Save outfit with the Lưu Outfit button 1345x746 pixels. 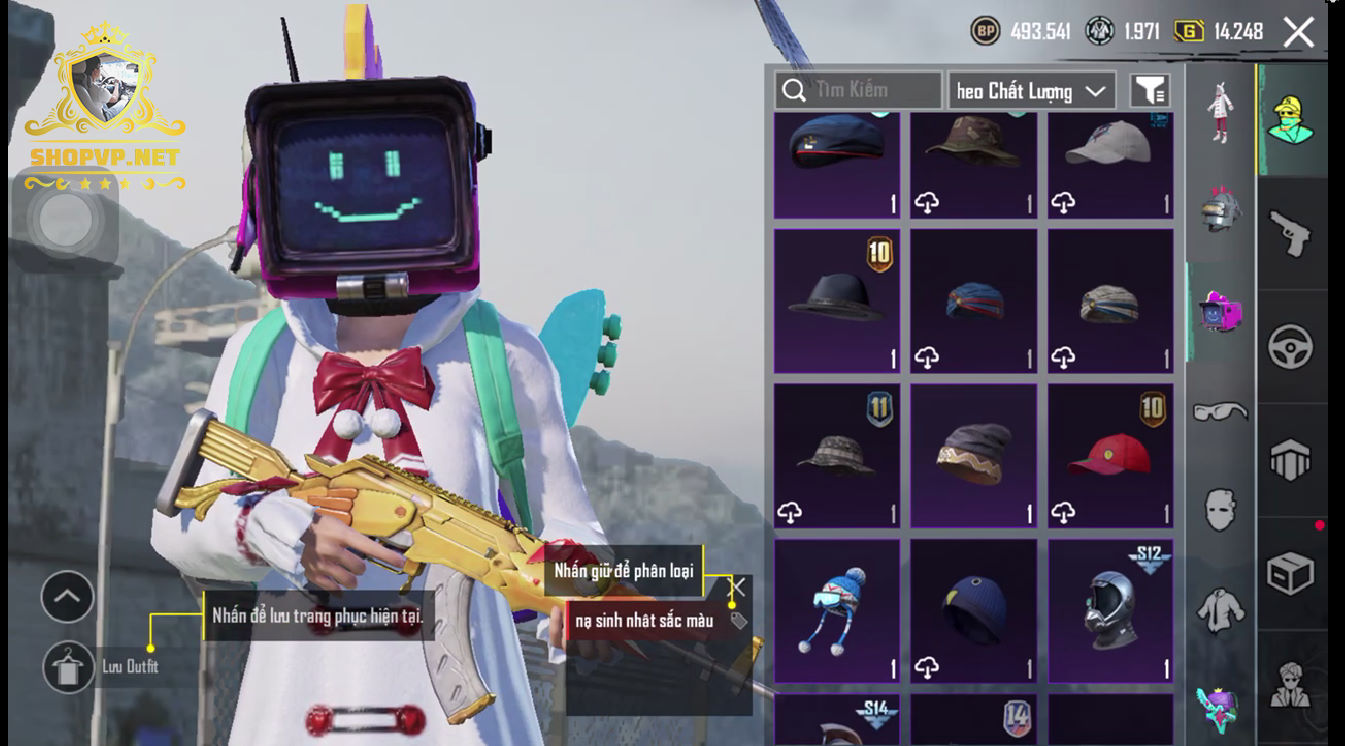tap(69, 666)
